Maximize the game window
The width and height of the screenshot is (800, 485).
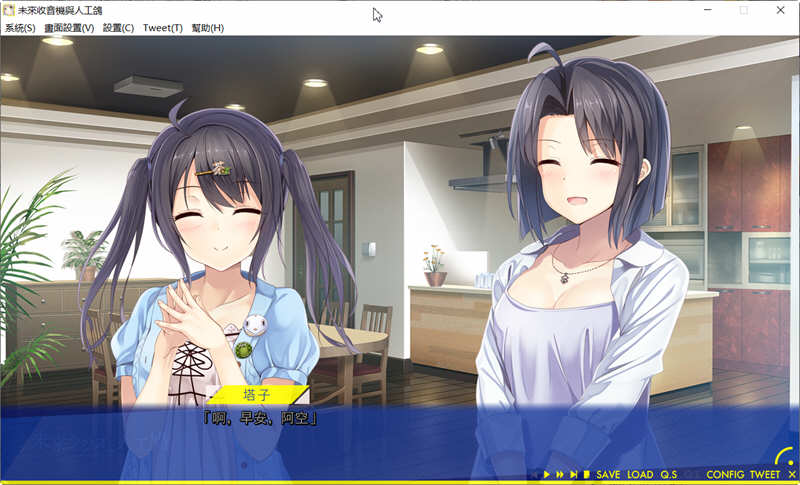(743, 10)
